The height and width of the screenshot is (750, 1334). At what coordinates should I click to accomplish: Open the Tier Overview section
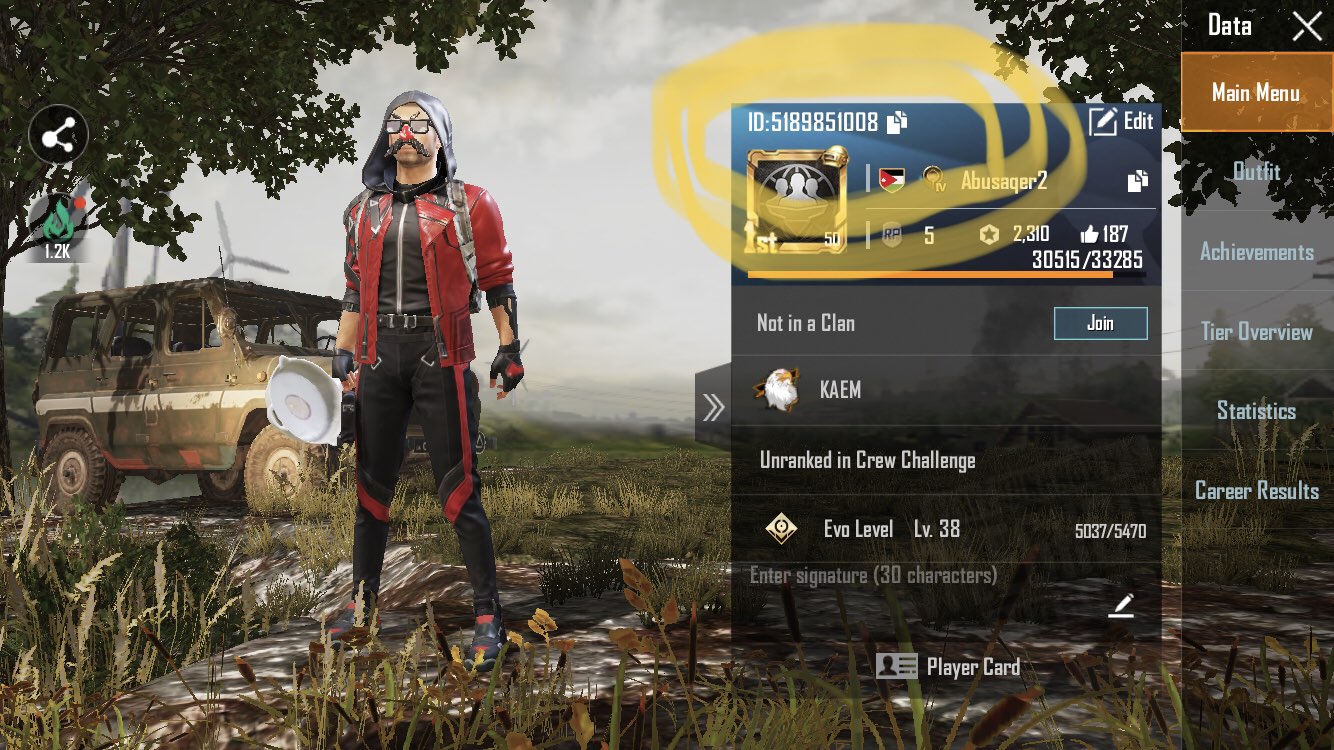pyautogui.click(x=1256, y=331)
